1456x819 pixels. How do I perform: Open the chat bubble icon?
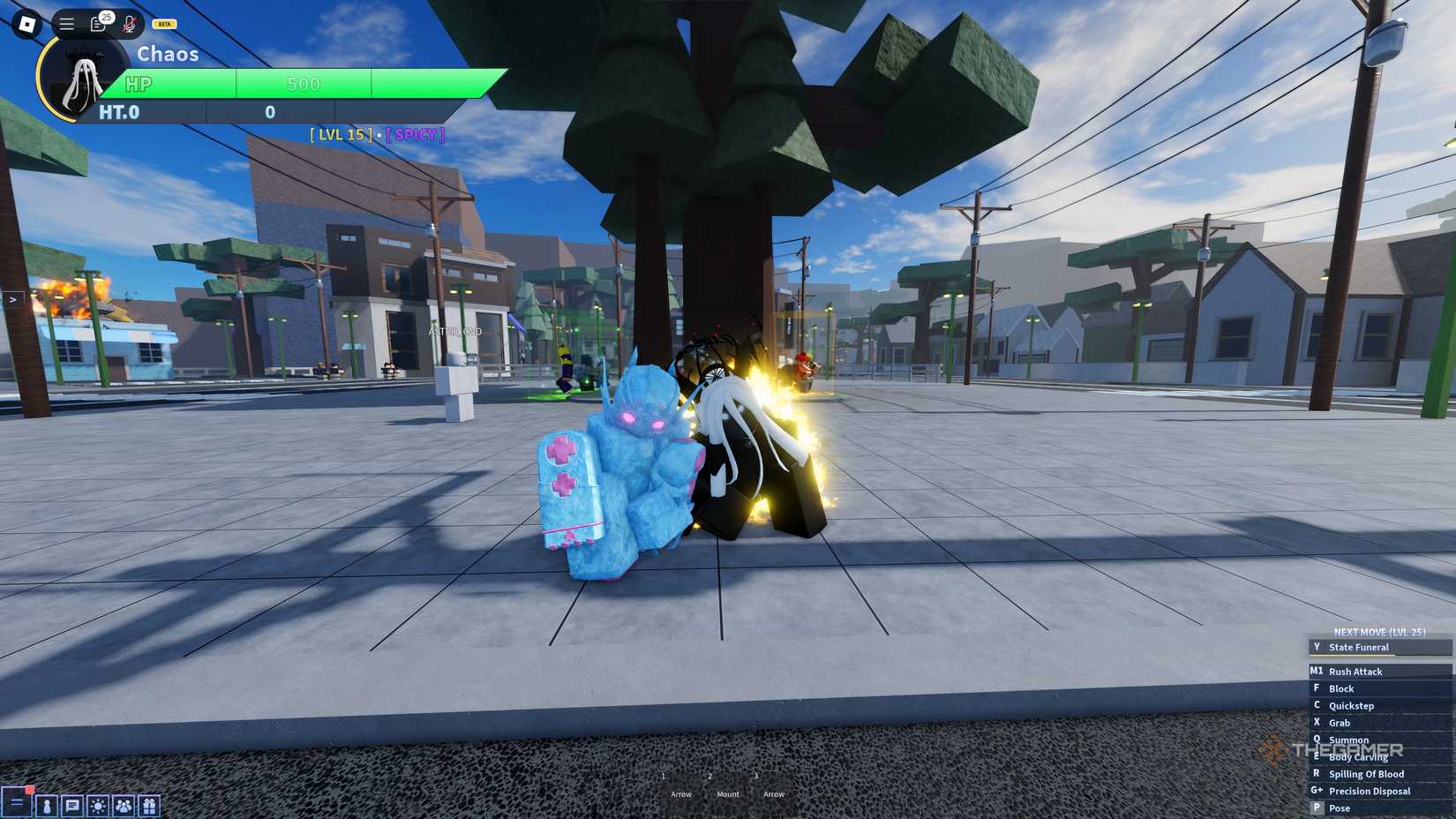[72, 806]
